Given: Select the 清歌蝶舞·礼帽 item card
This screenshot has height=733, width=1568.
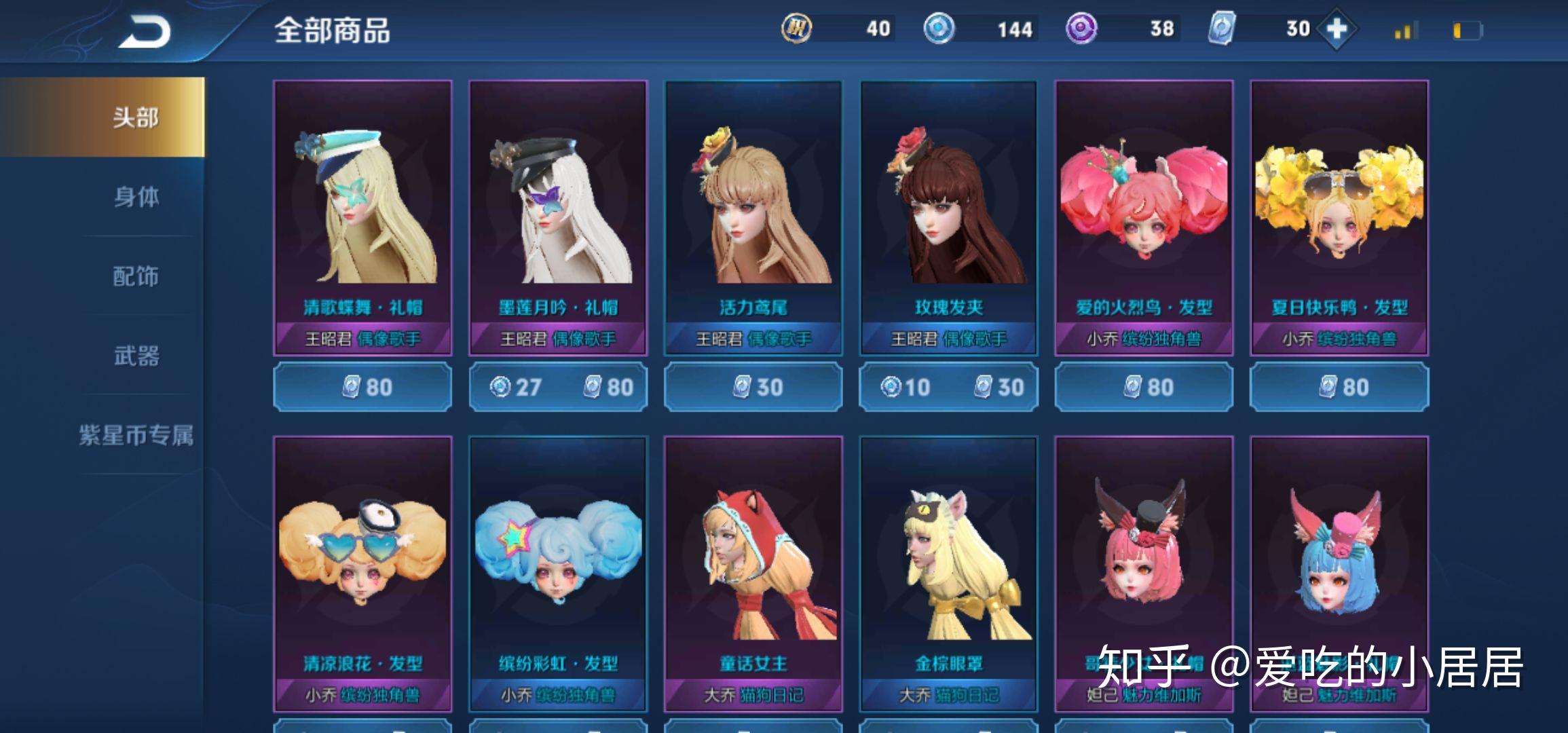Looking at the screenshot, I should [x=362, y=217].
